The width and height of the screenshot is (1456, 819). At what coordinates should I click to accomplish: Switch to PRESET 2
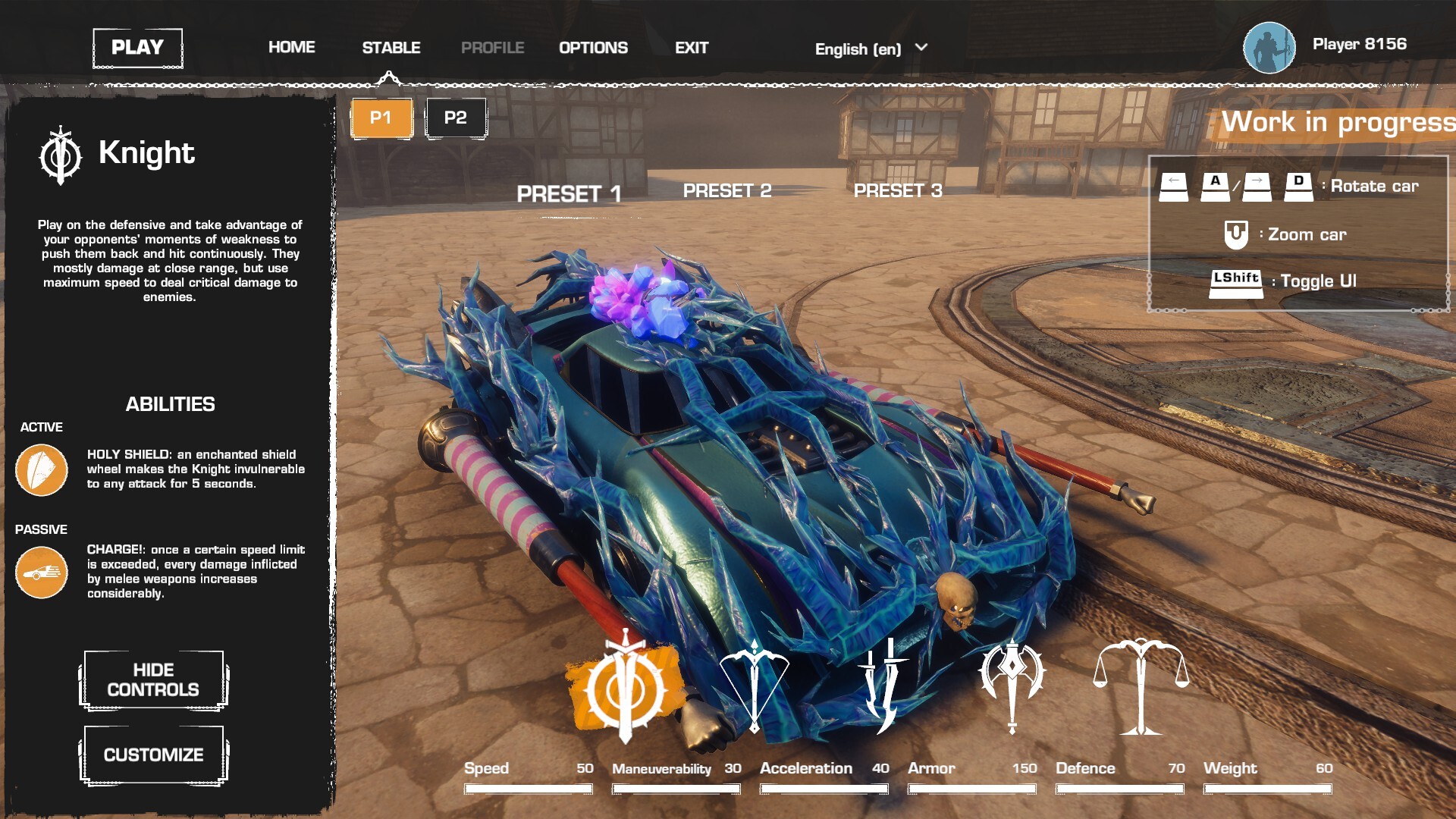click(727, 191)
